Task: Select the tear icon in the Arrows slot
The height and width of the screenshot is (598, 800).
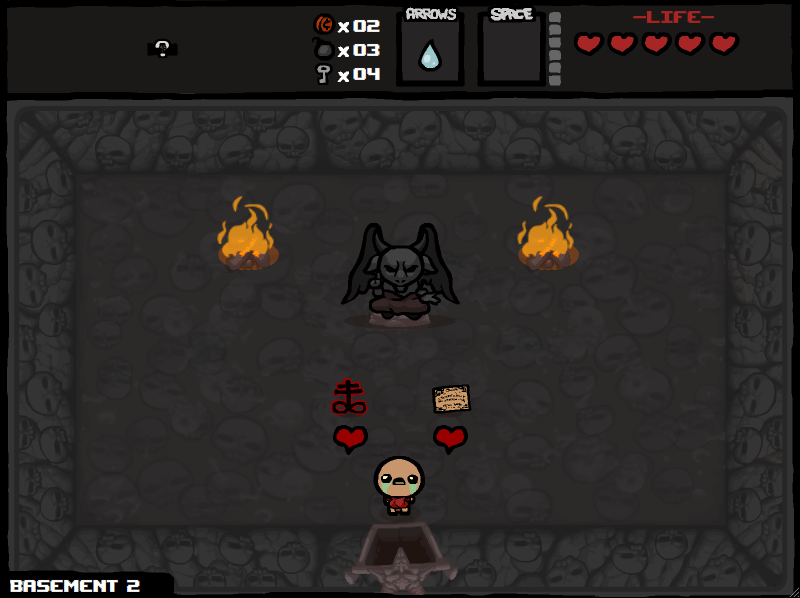Action: pyautogui.click(x=430, y=54)
